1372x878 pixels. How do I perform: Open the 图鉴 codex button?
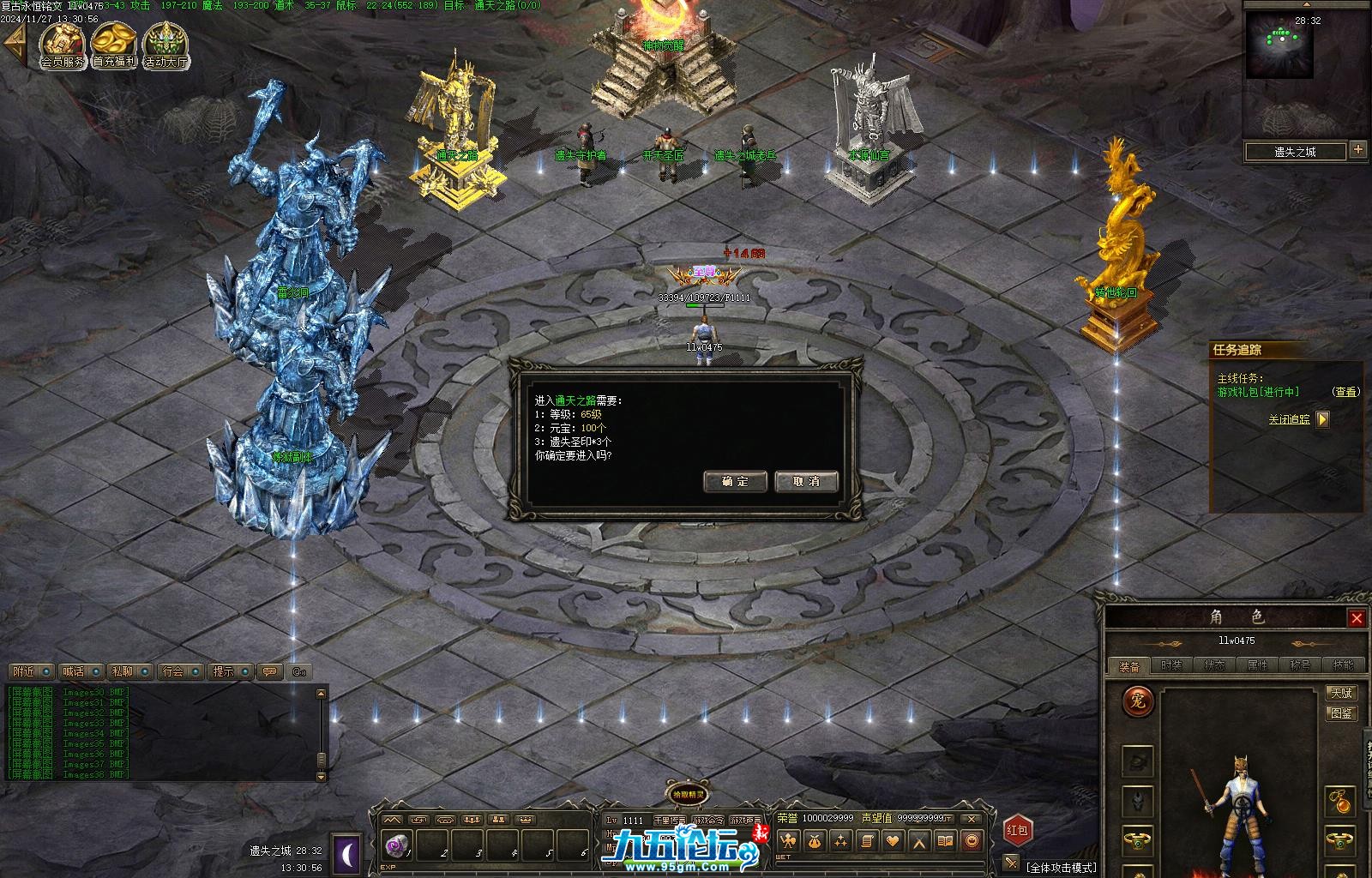click(x=1341, y=713)
